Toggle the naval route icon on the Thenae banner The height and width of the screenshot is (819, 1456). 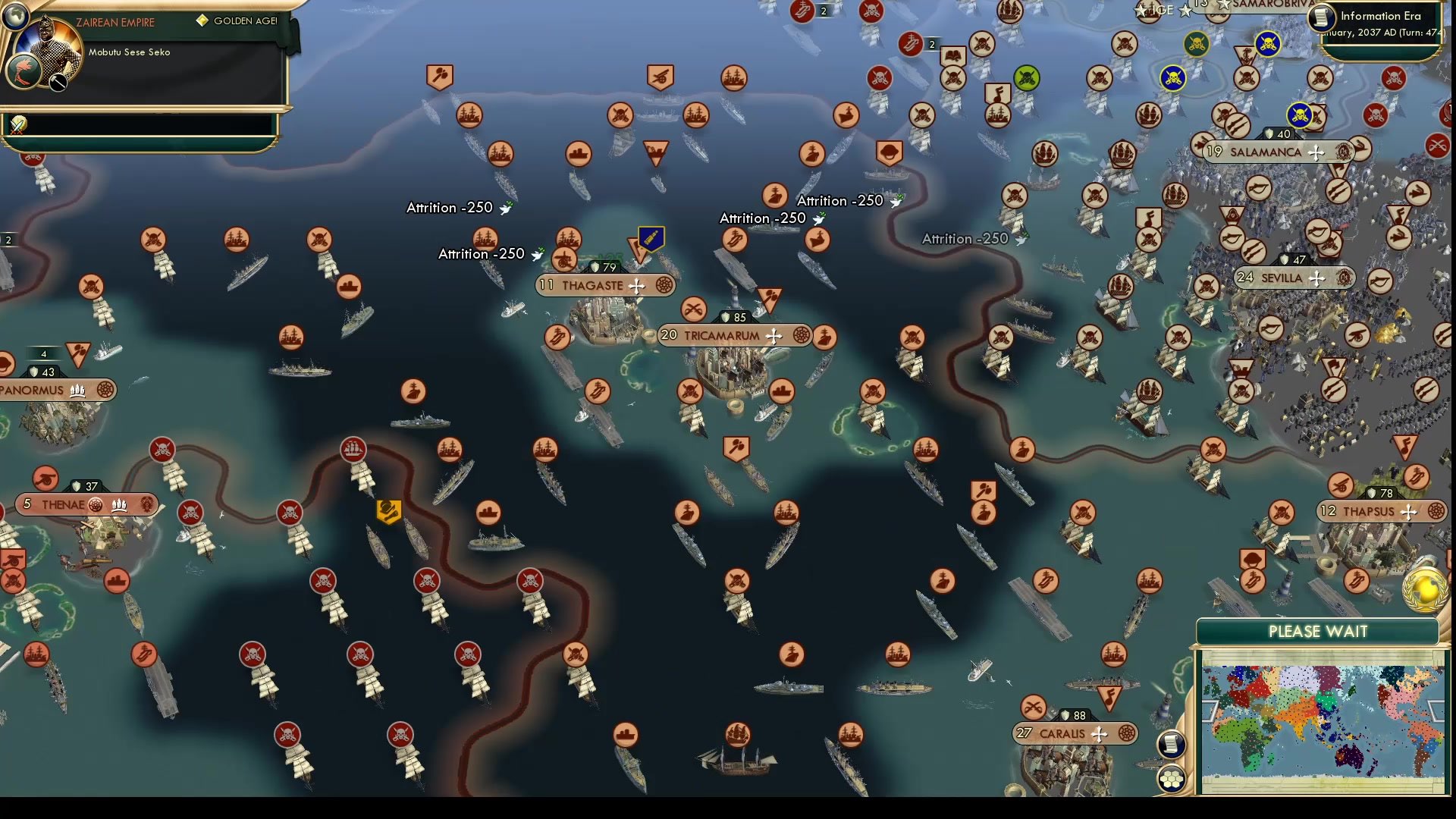[x=119, y=504]
